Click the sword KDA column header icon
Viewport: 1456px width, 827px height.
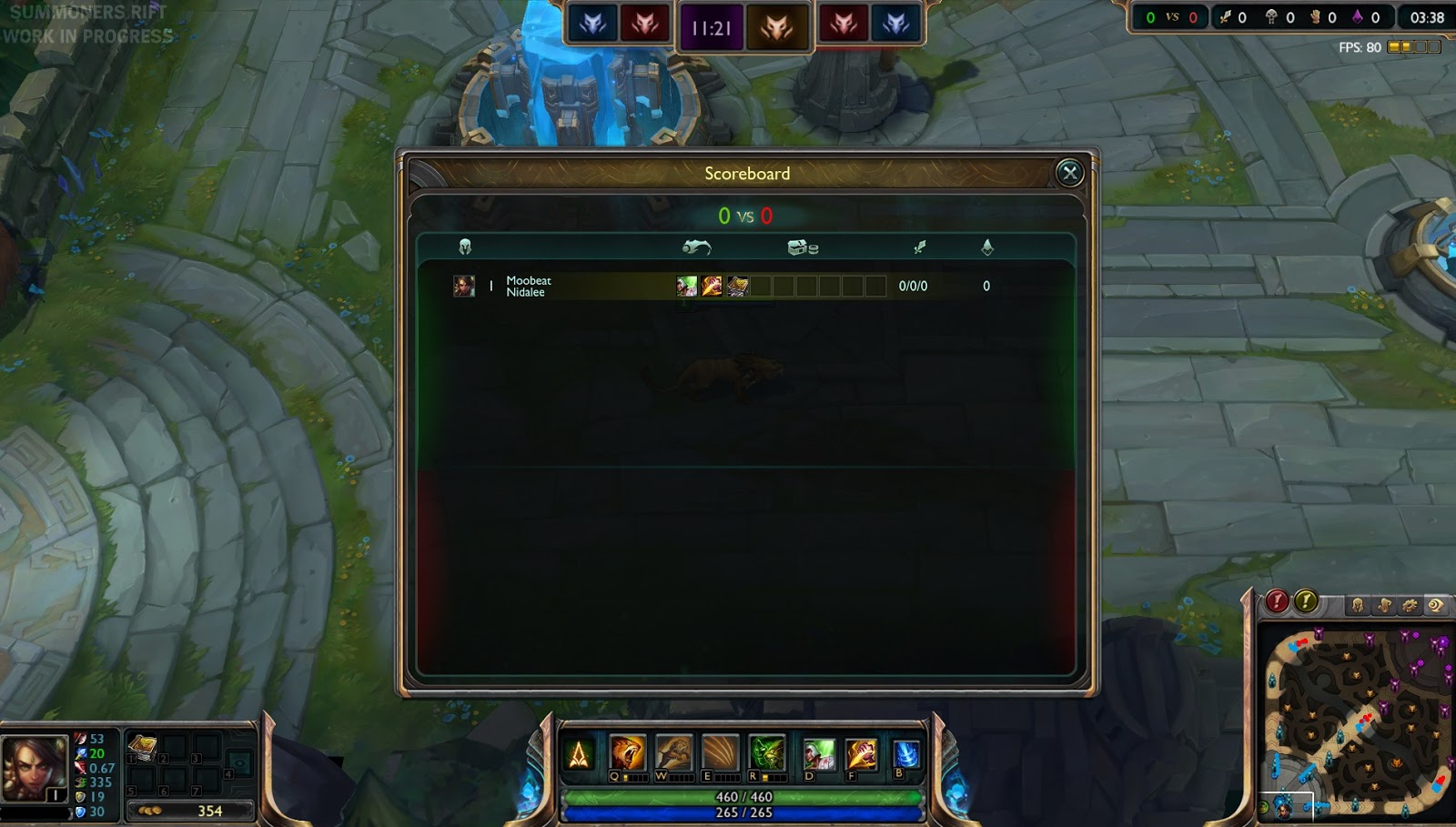(x=920, y=246)
